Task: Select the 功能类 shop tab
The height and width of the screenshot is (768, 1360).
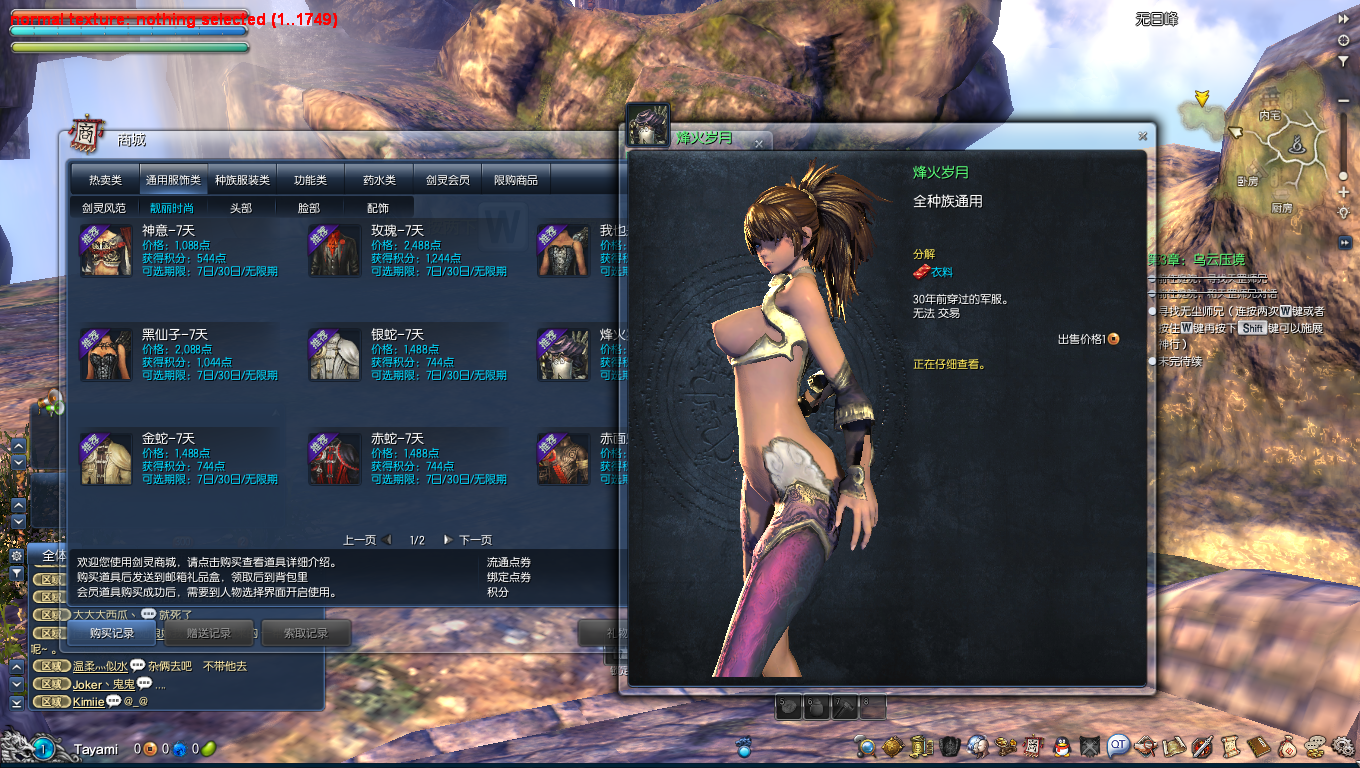Action: pos(310,180)
